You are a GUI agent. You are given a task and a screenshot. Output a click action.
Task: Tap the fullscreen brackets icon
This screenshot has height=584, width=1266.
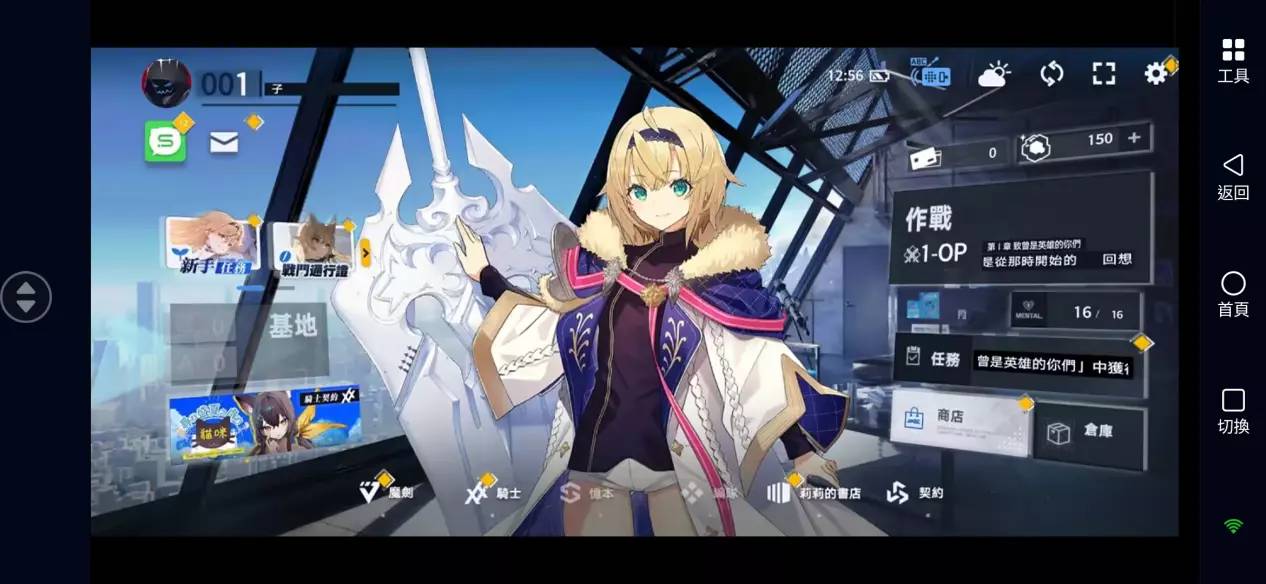click(1103, 73)
